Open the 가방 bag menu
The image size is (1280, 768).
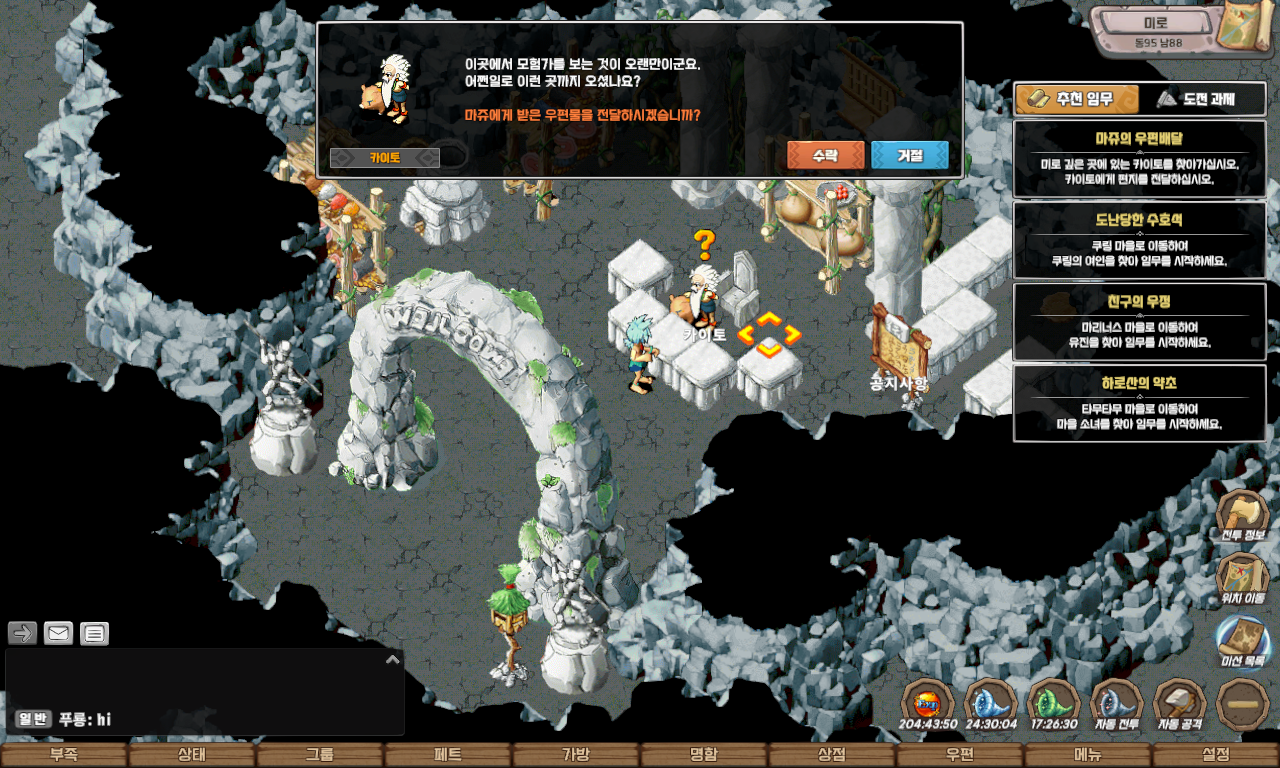pos(576,755)
